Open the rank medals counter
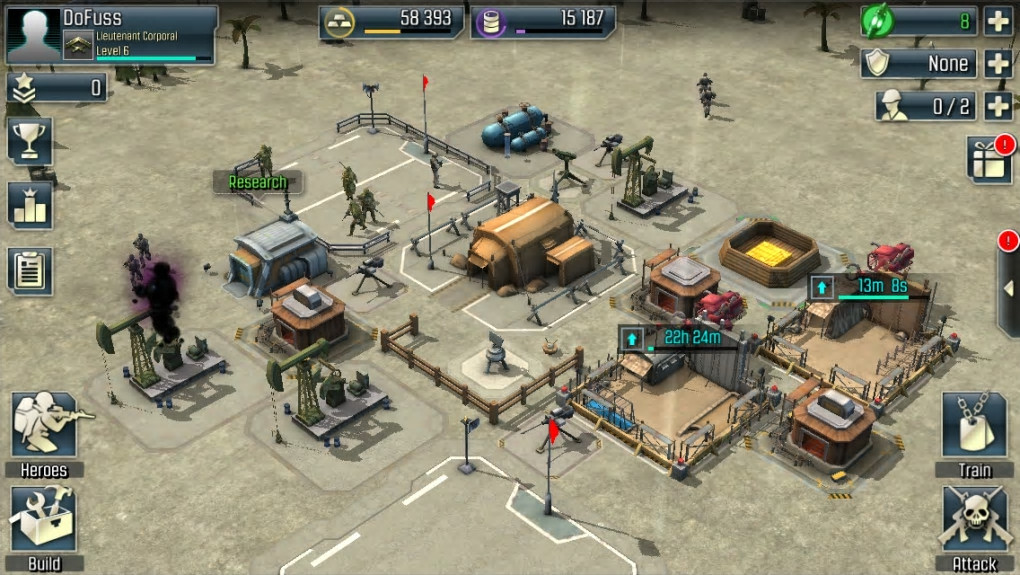The width and height of the screenshot is (1020, 575). [x=57, y=88]
